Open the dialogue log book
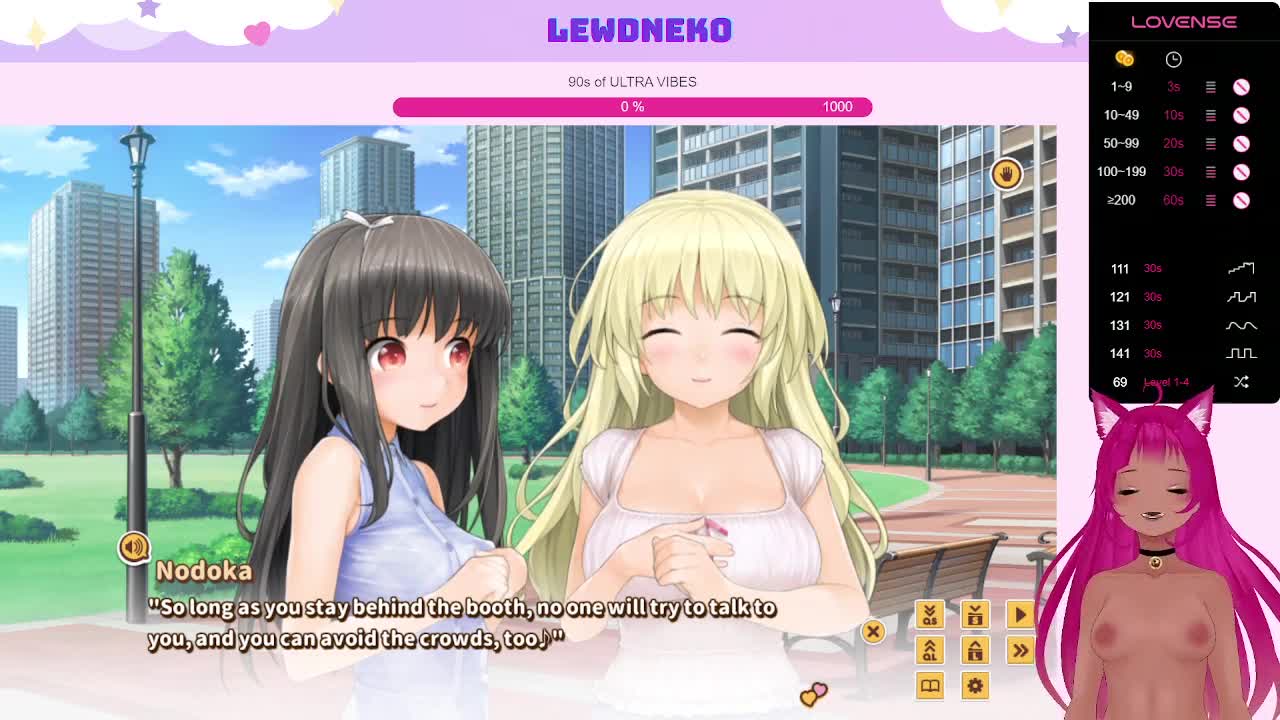 click(x=929, y=685)
